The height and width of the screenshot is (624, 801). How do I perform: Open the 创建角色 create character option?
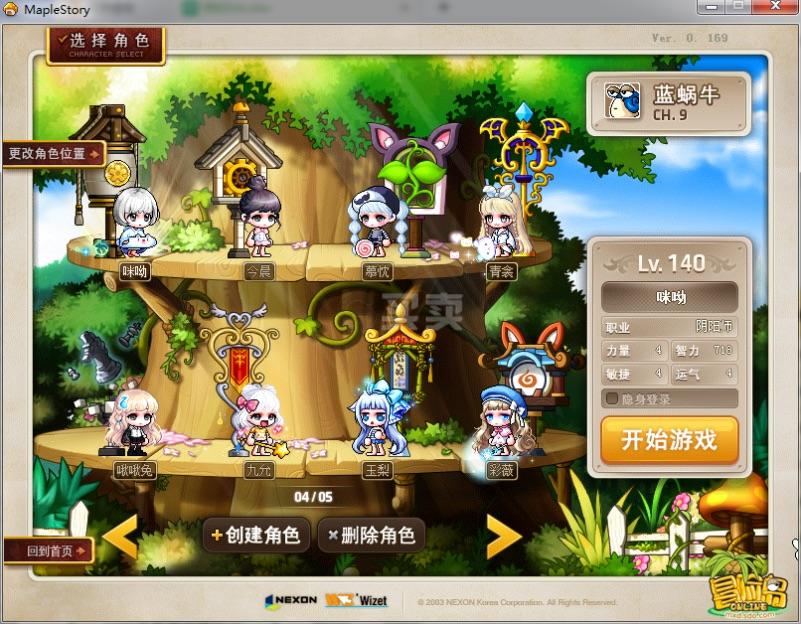tap(255, 535)
